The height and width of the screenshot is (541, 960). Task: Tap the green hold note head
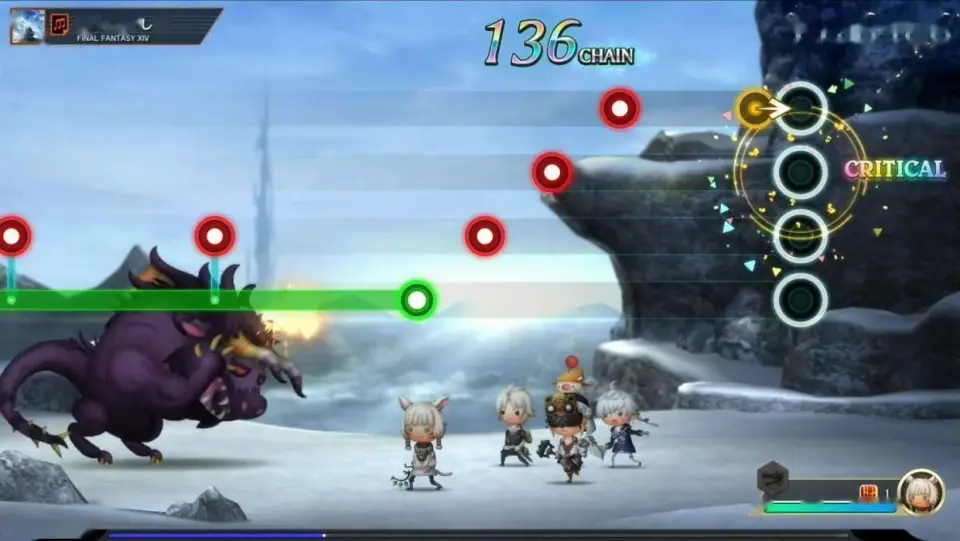(417, 299)
